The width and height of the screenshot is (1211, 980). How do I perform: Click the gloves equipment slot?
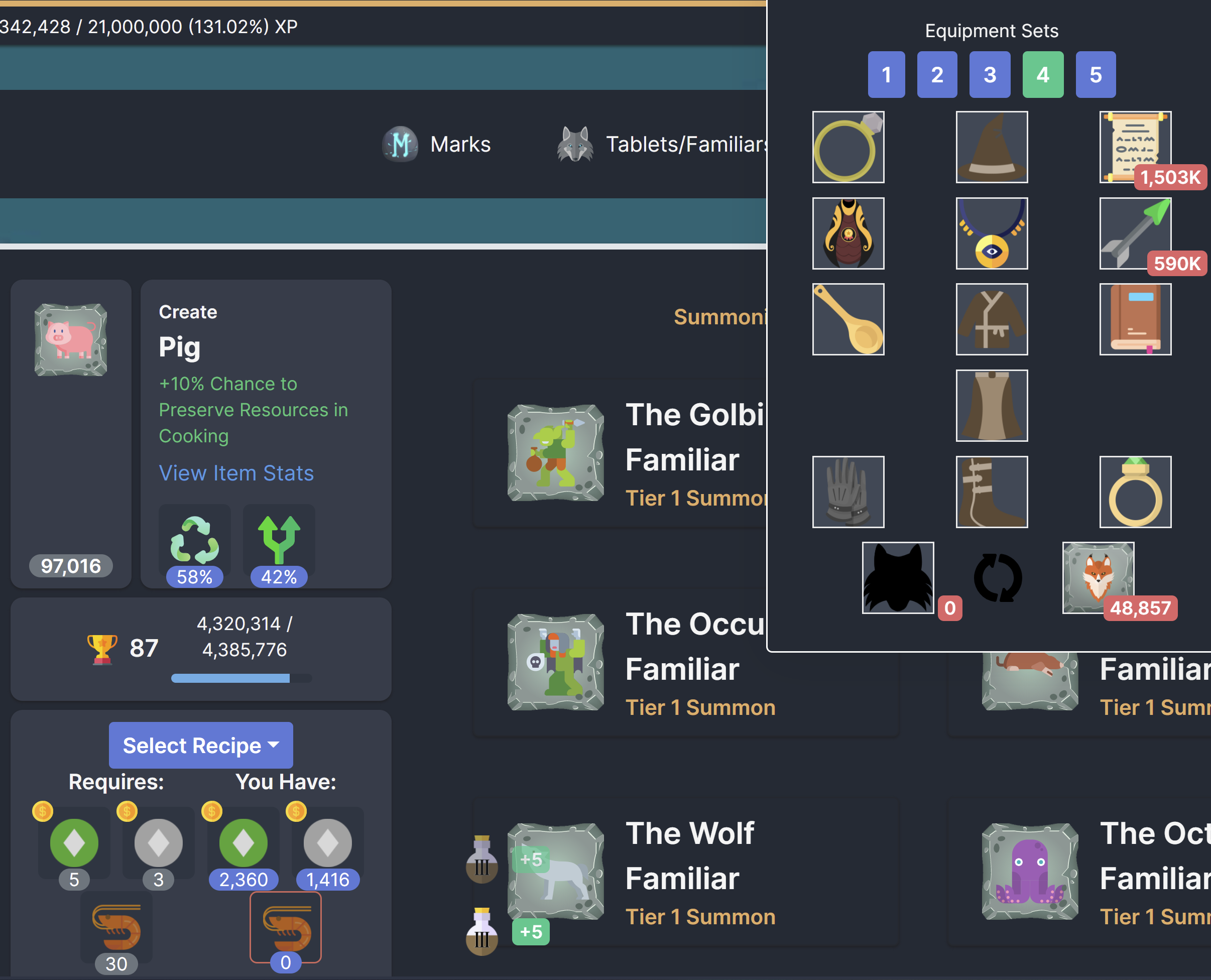pos(848,491)
